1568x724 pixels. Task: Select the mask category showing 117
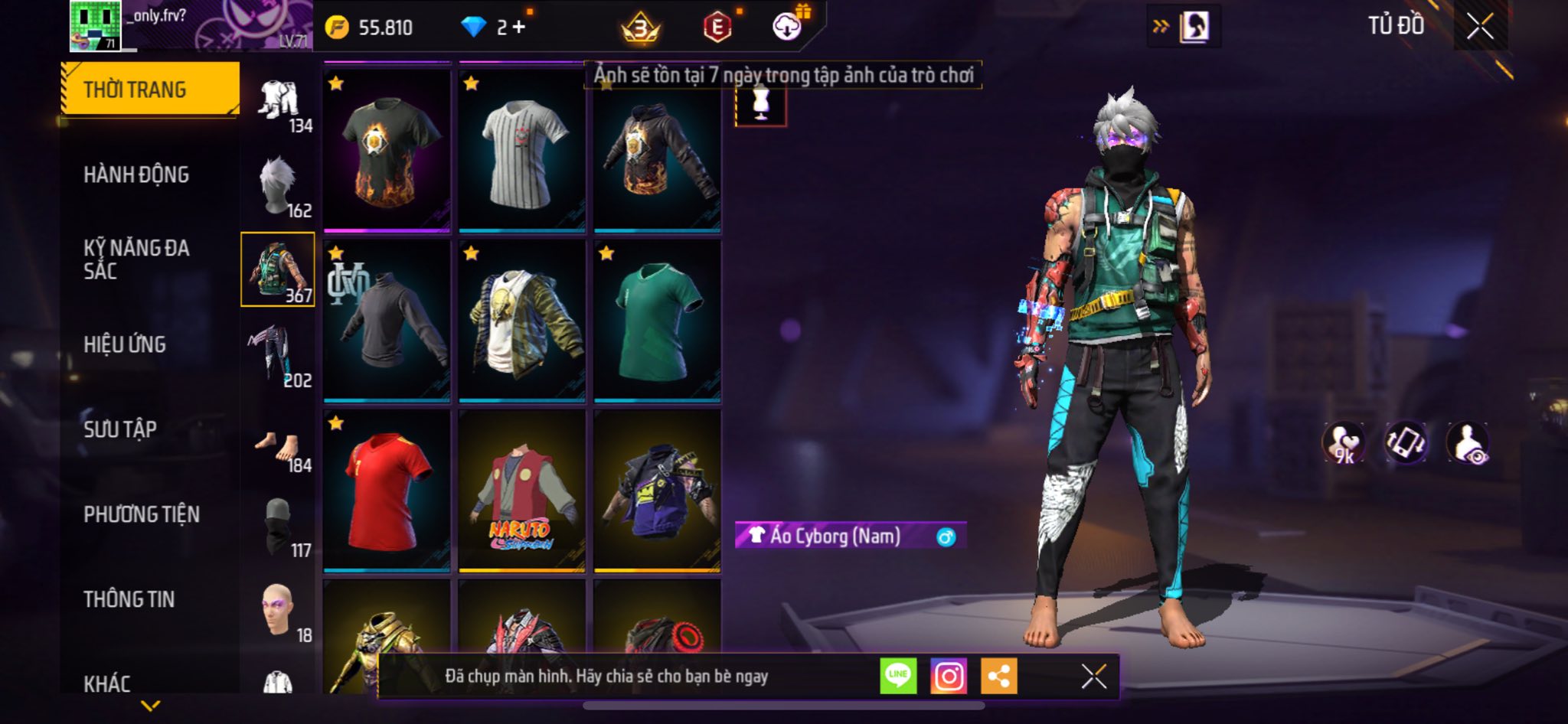click(x=279, y=527)
